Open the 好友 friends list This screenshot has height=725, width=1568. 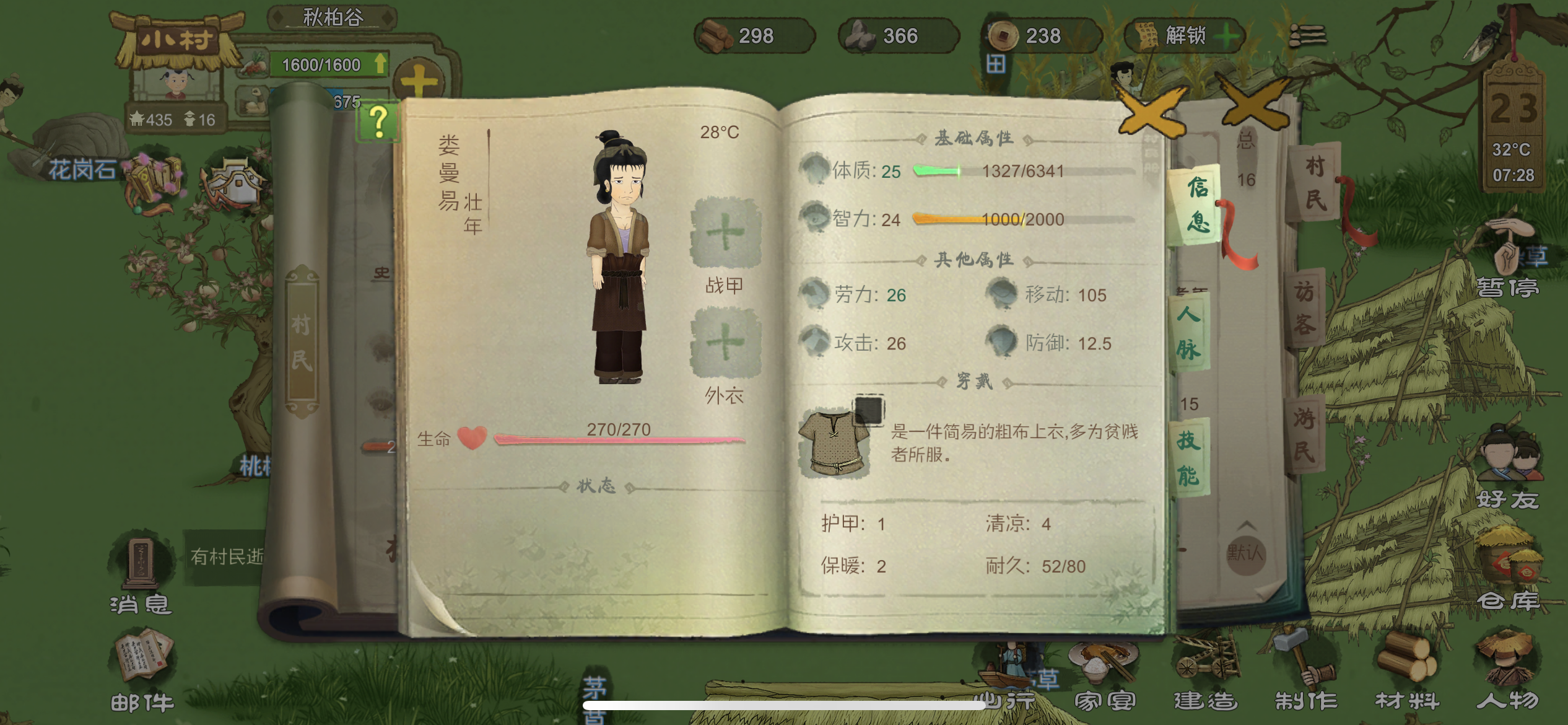point(1508,471)
